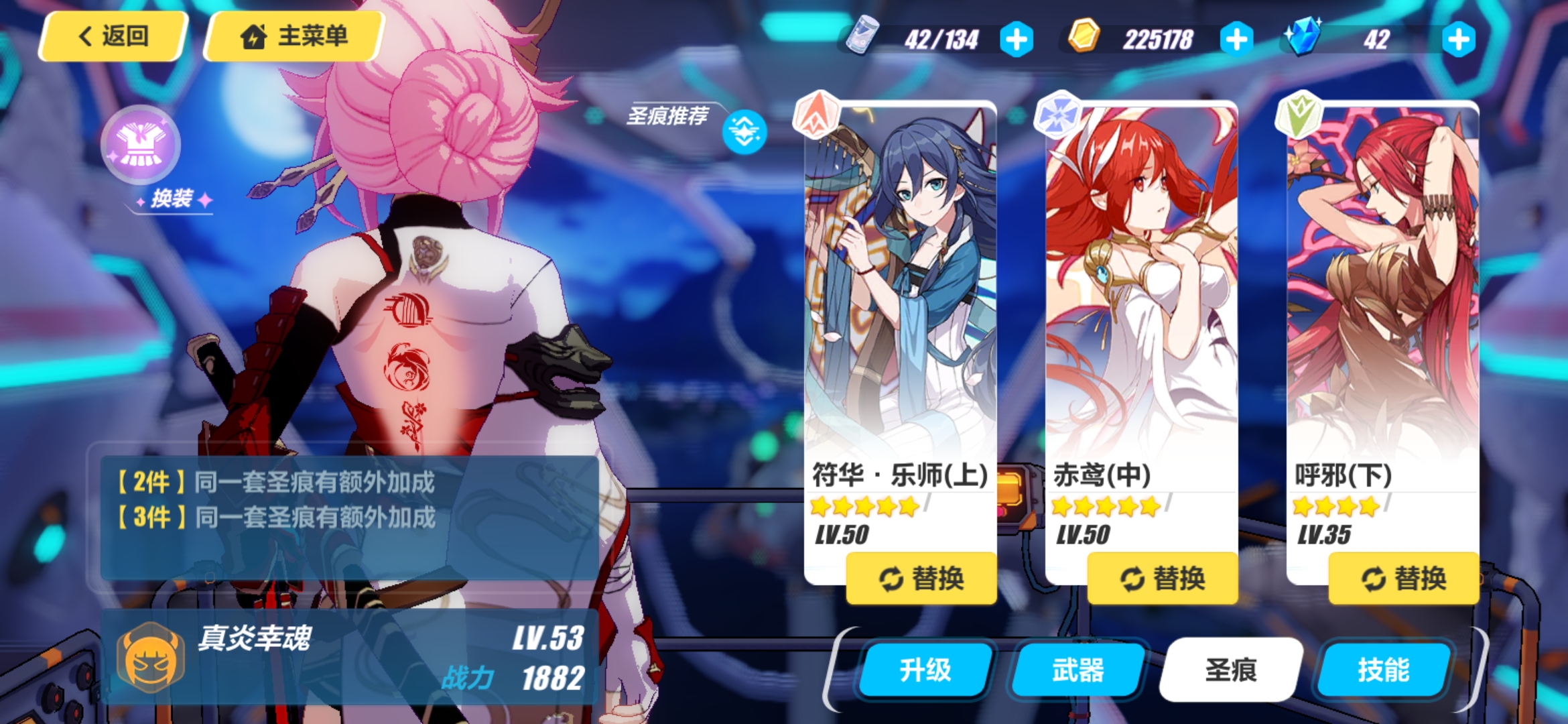Return with the 返回 back button
Screen dimensions: 1568x724
[x=111, y=36]
